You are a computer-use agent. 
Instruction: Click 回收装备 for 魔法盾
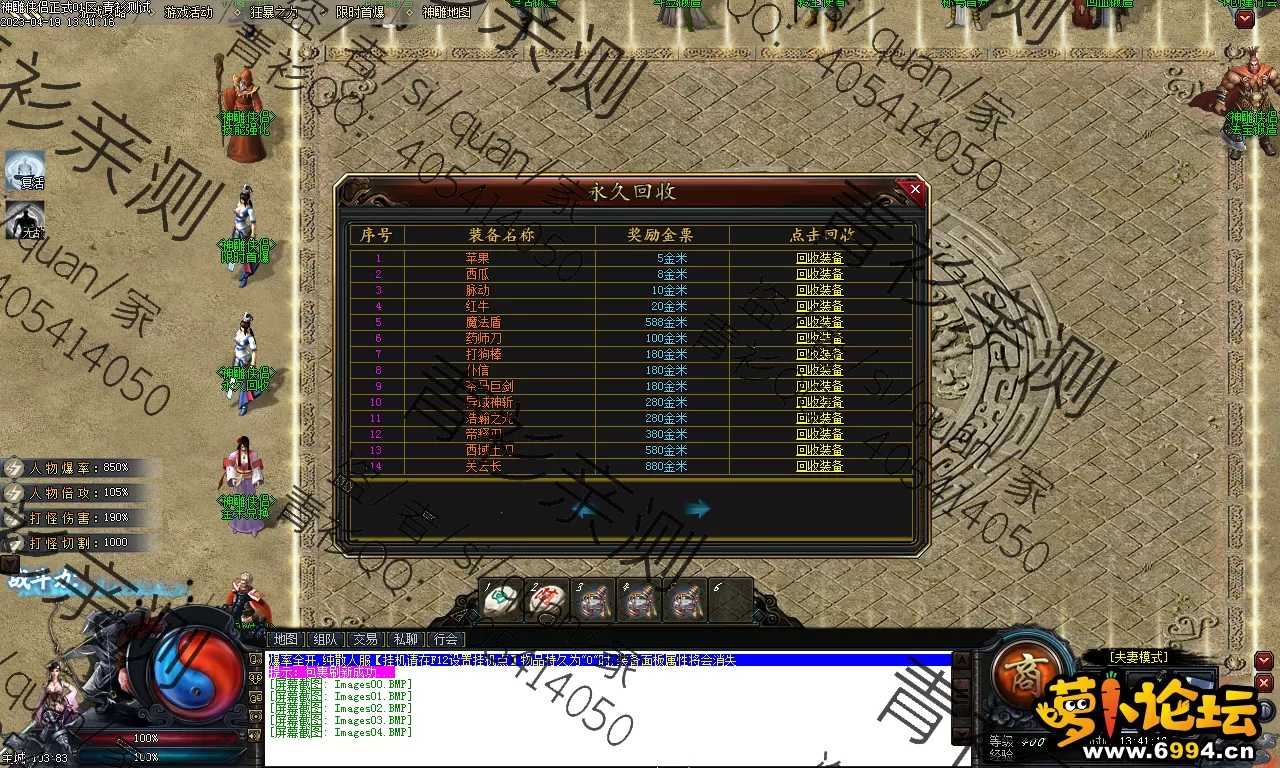[x=819, y=322]
